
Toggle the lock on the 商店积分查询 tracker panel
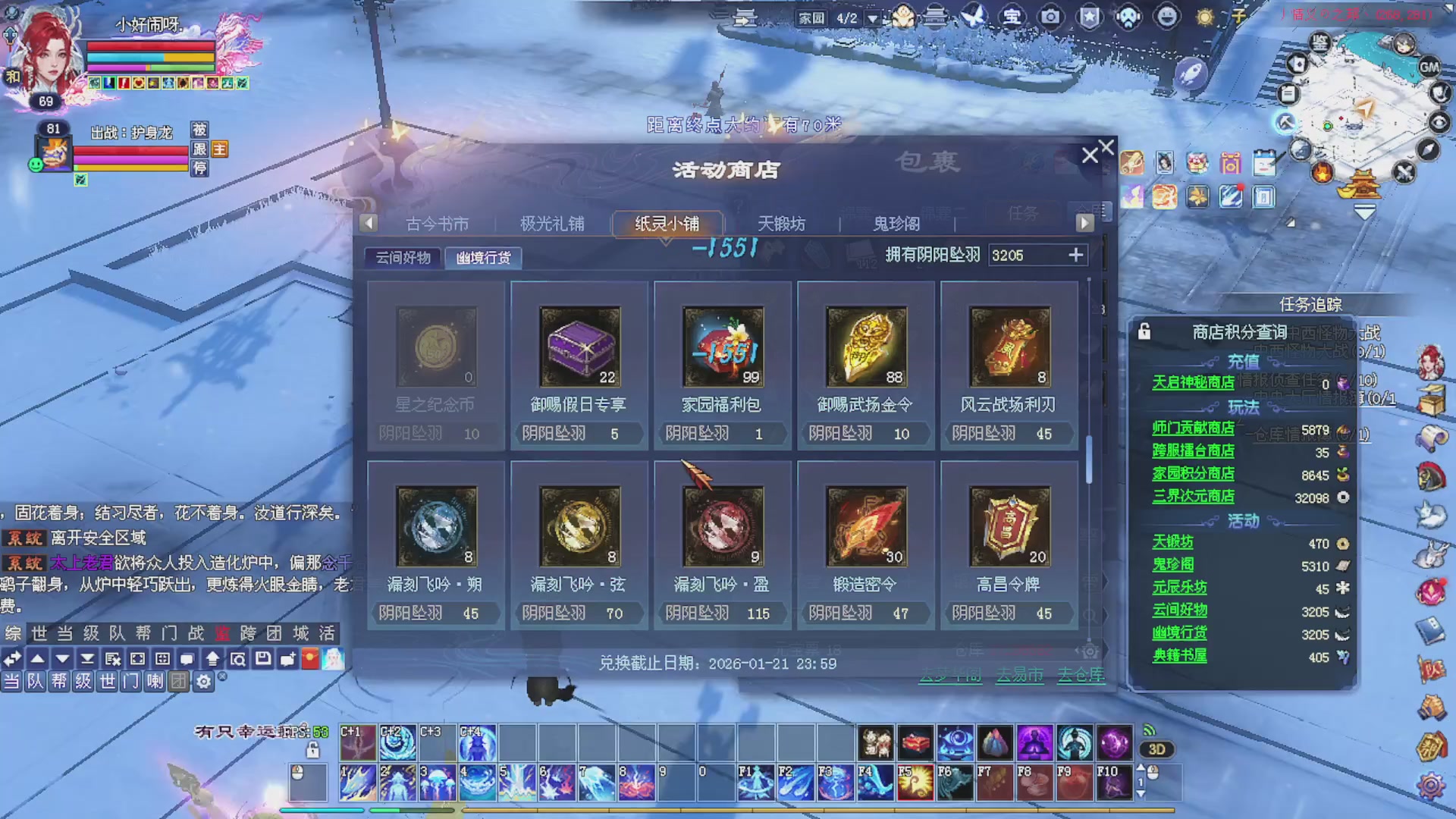[x=1145, y=331]
